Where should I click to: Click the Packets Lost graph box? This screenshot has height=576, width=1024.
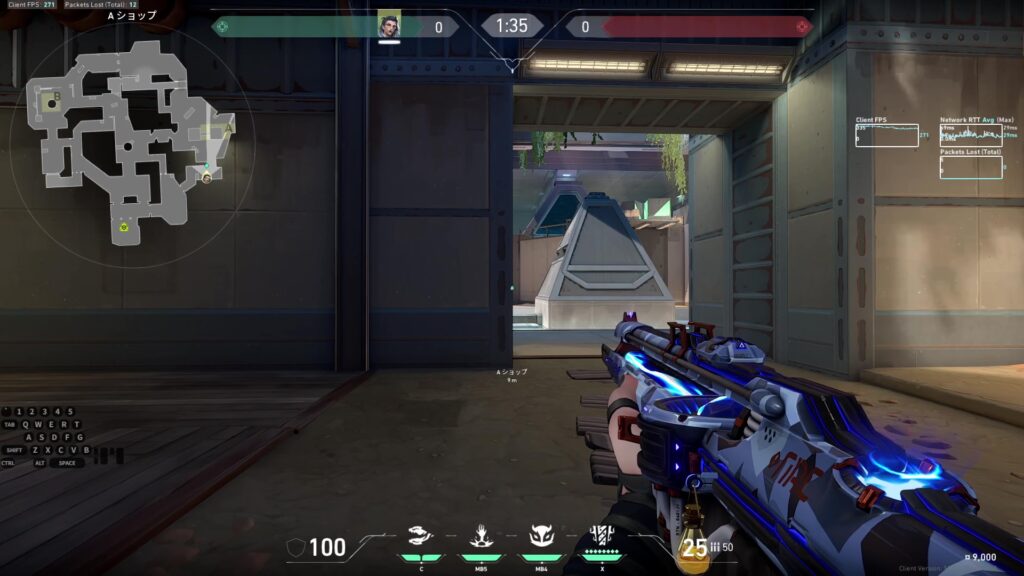pyautogui.click(x=971, y=167)
